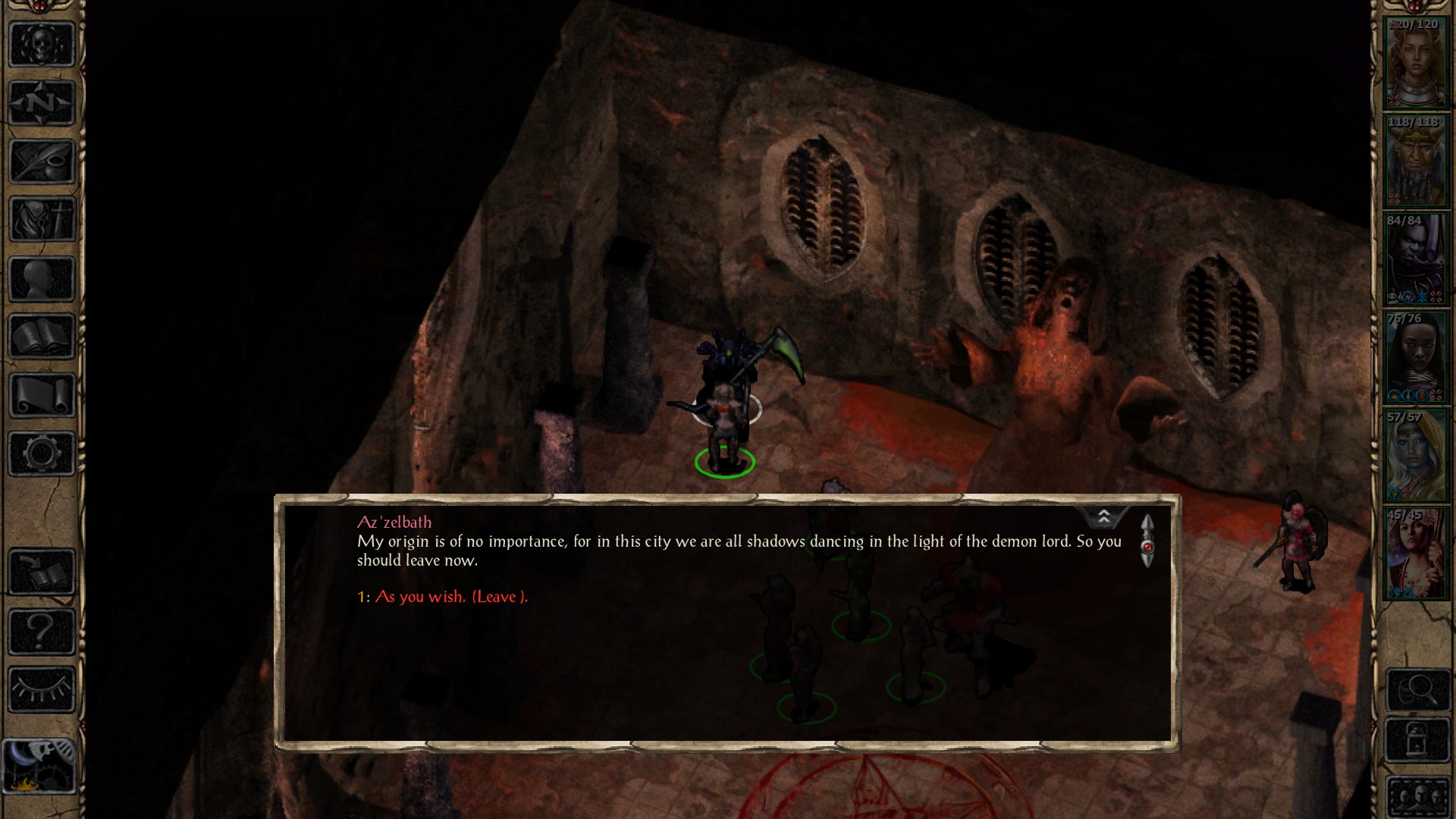The image size is (1456, 819).
Task: Click the ornate scroll slider beside the dialogue
Action: tap(1147, 541)
